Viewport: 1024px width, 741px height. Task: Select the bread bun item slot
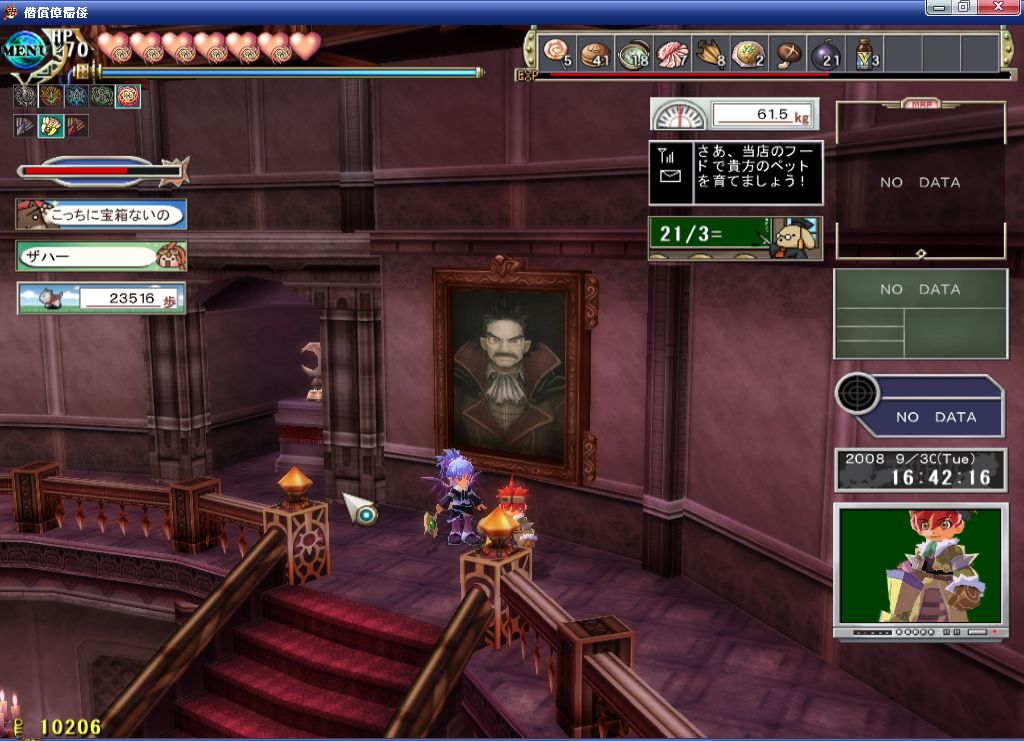click(x=596, y=52)
